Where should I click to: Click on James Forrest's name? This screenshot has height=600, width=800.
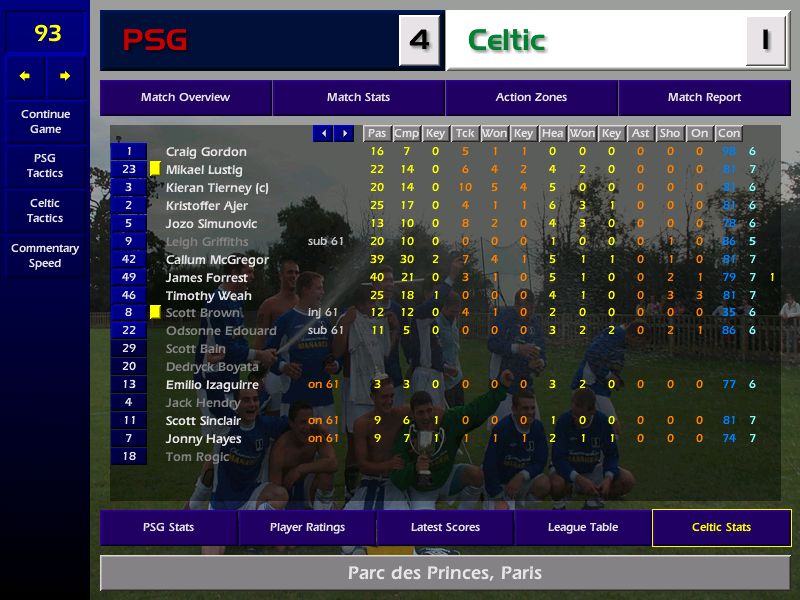pyautogui.click(x=206, y=278)
